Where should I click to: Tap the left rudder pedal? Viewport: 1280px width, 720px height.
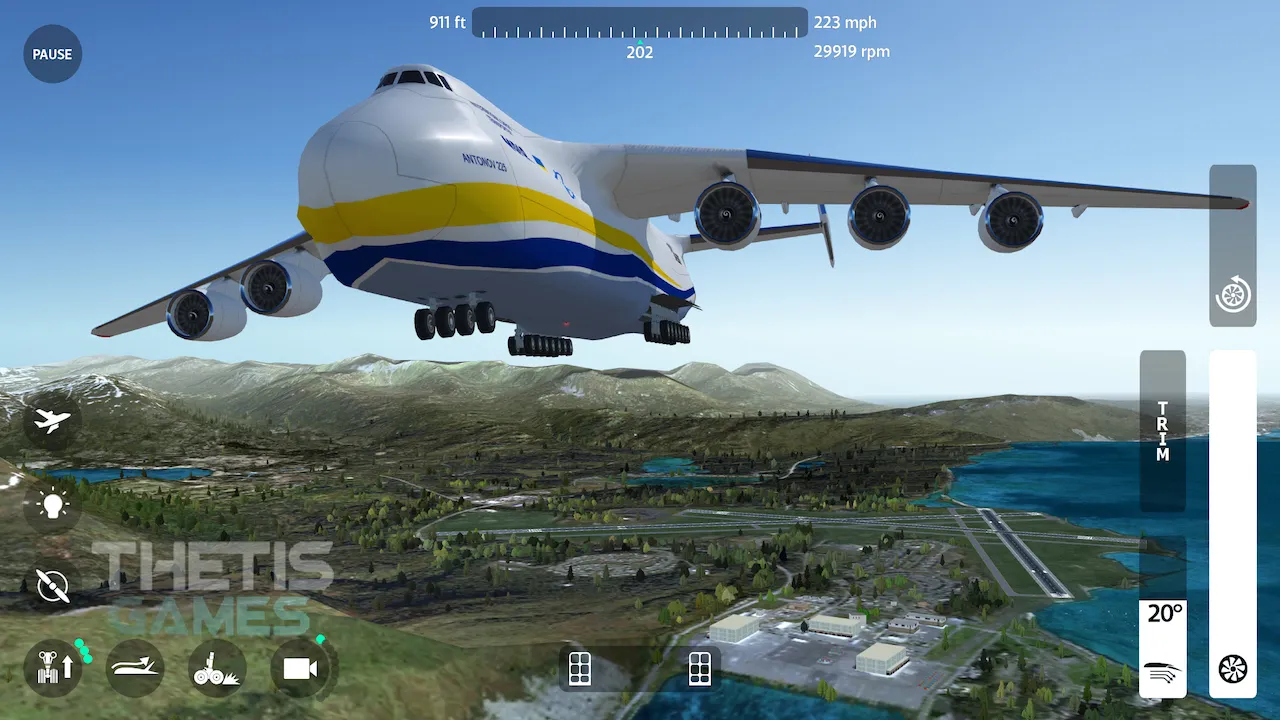[580, 668]
